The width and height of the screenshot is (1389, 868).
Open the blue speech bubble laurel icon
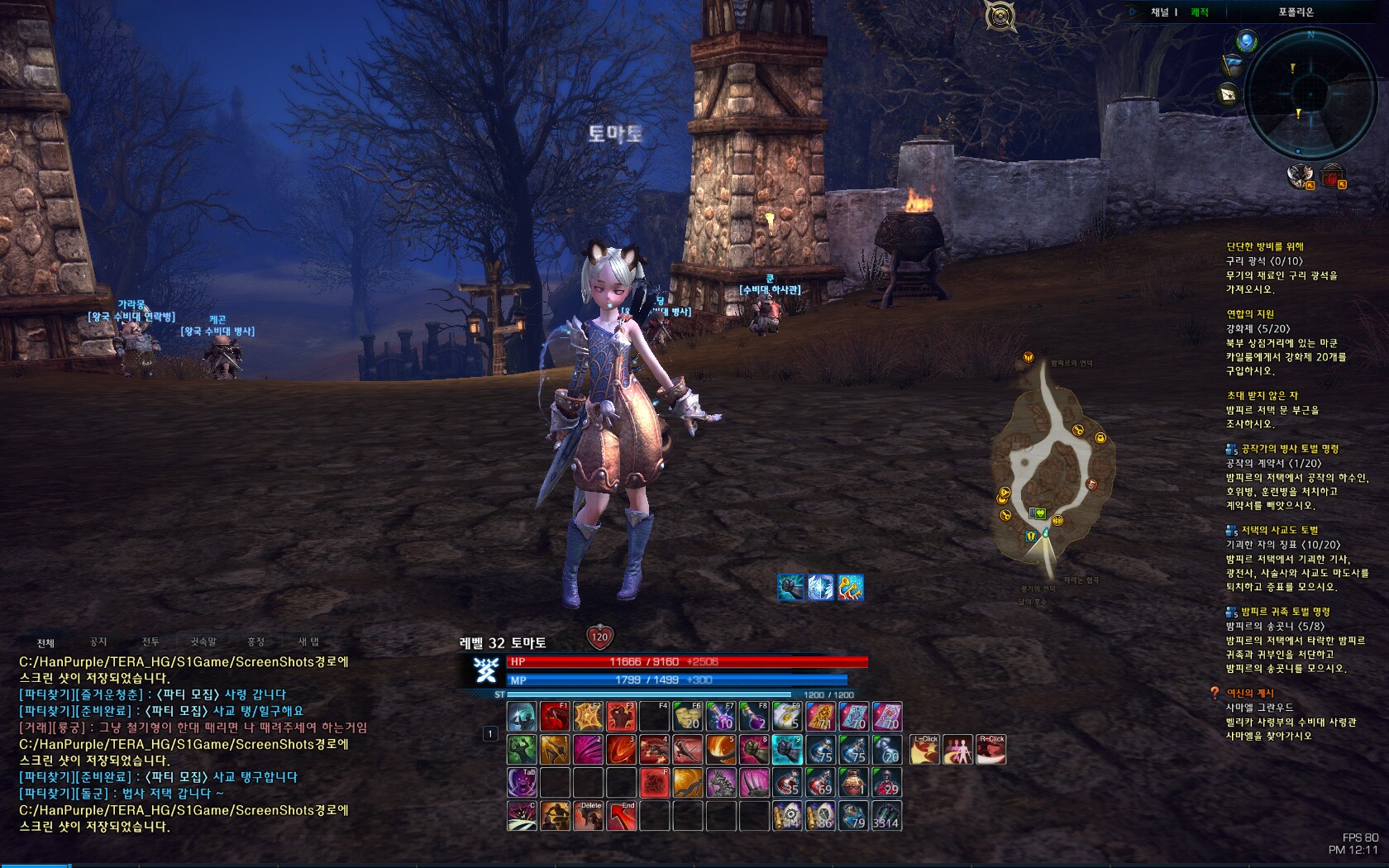click(x=1247, y=40)
